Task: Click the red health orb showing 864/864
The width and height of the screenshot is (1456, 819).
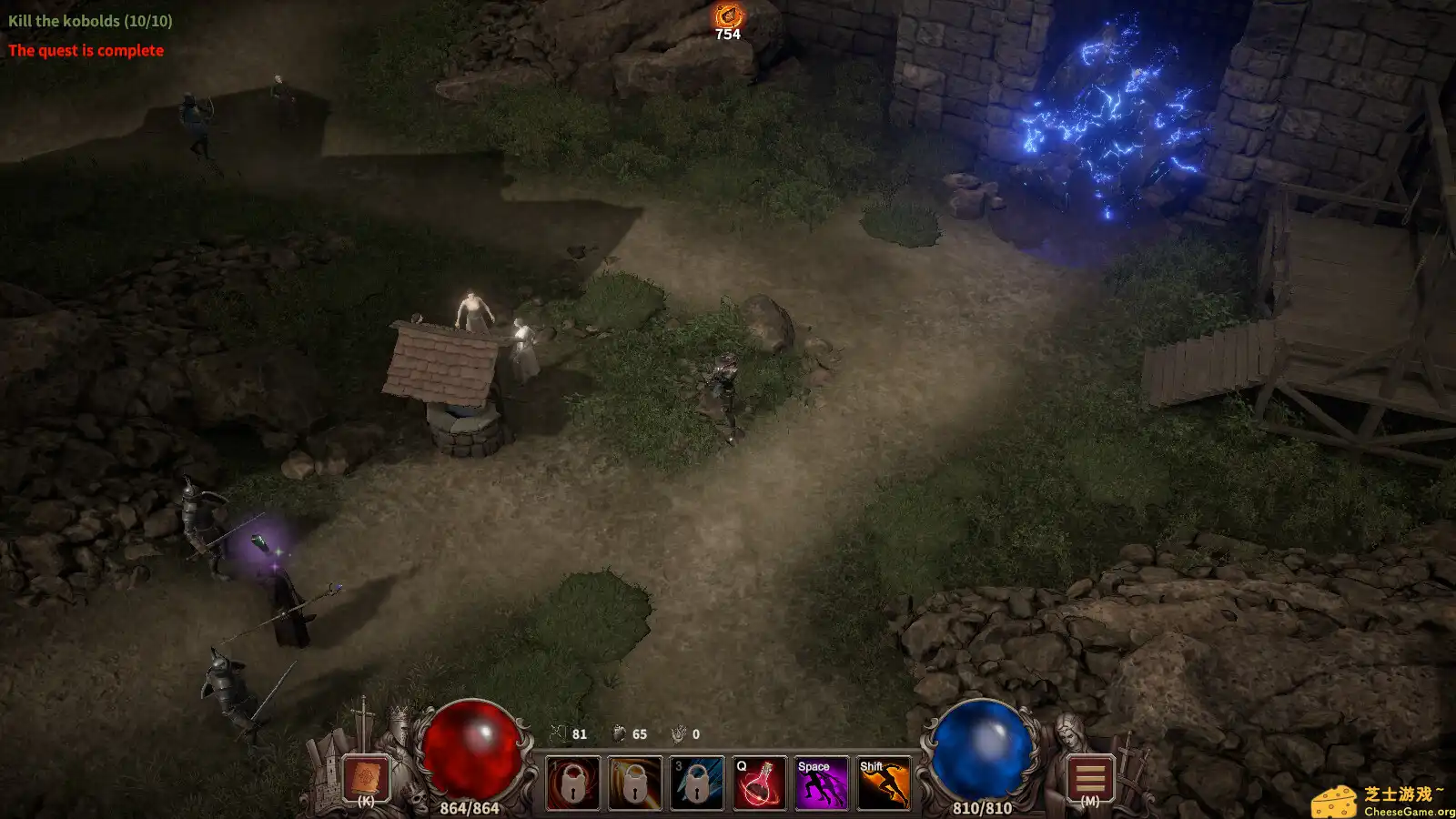Action: pos(470,750)
